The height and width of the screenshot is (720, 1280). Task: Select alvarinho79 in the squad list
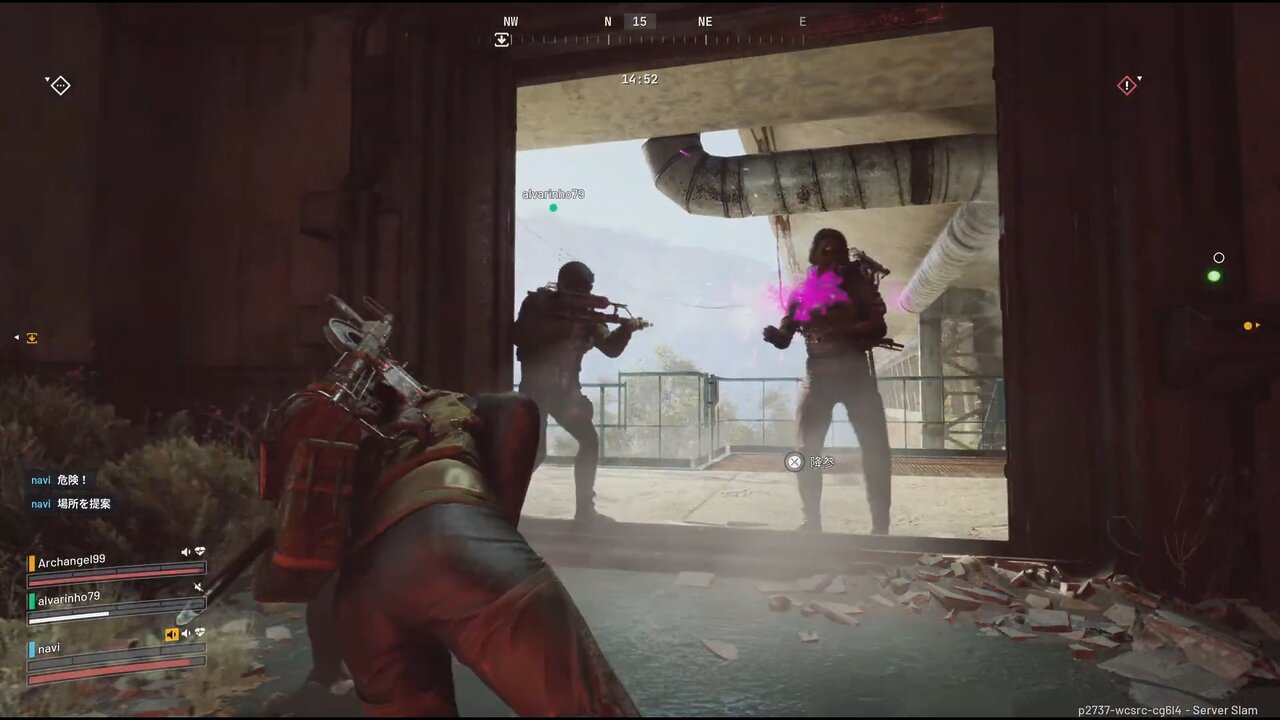(69, 598)
